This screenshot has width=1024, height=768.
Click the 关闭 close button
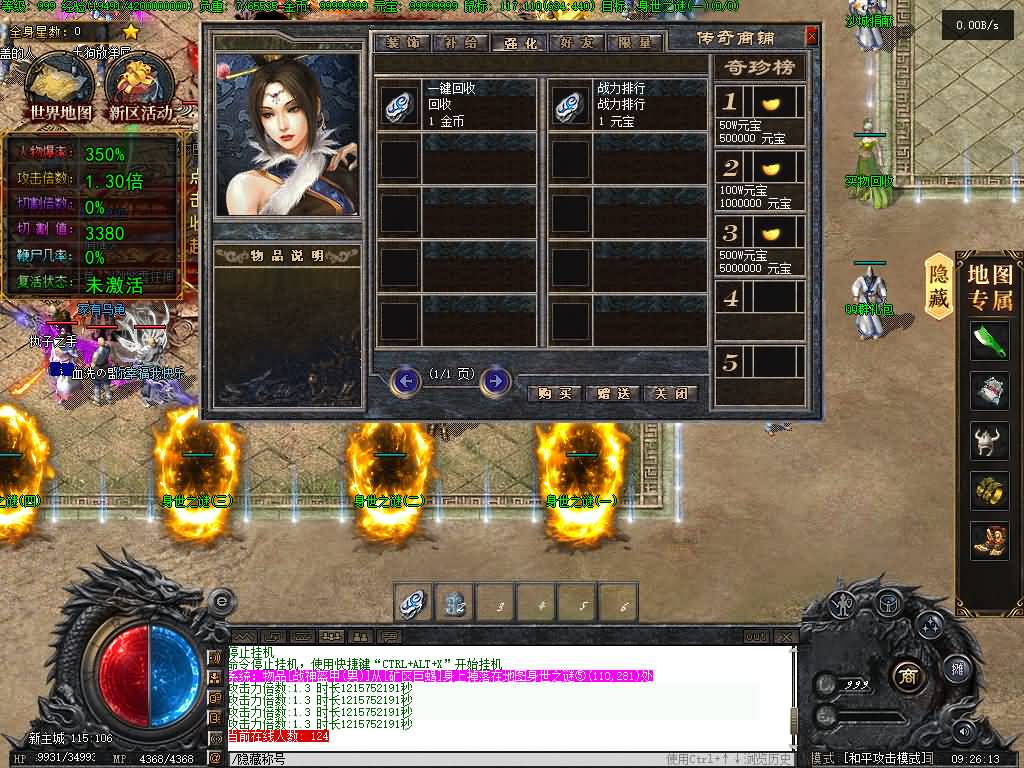coord(671,393)
